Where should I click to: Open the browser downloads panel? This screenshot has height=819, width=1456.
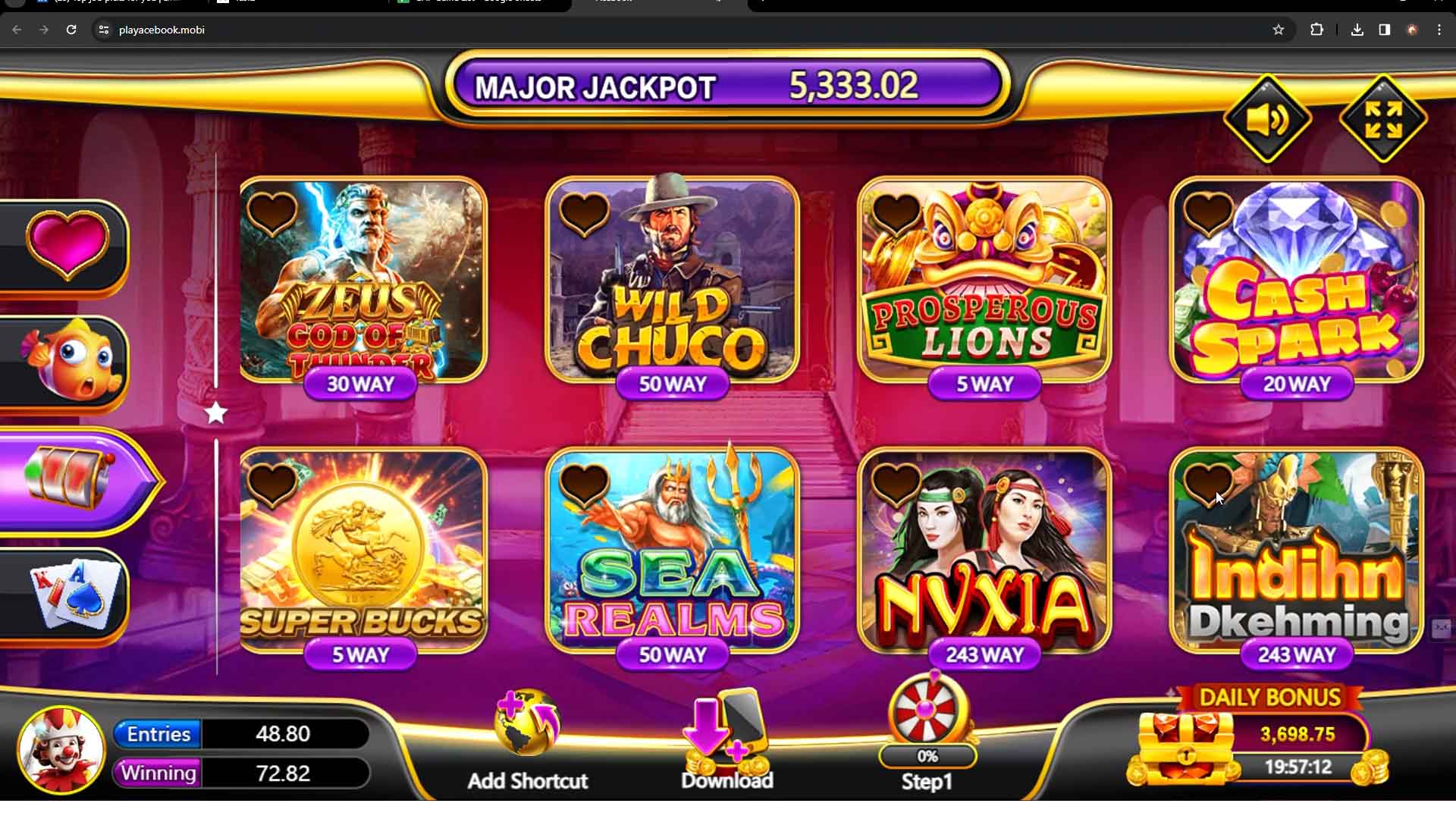(x=1356, y=30)
